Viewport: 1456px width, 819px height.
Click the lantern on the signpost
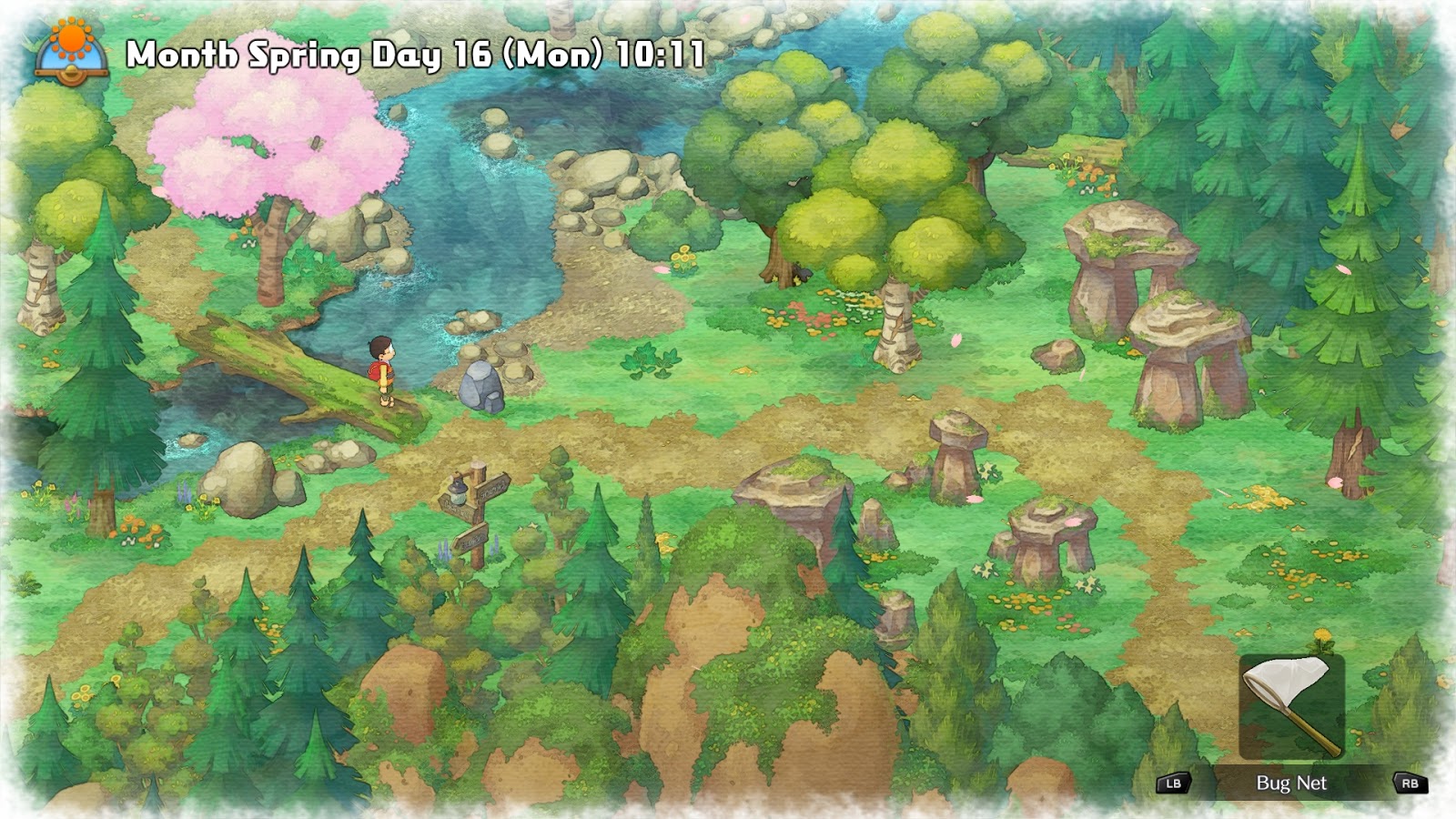[458, 493]
